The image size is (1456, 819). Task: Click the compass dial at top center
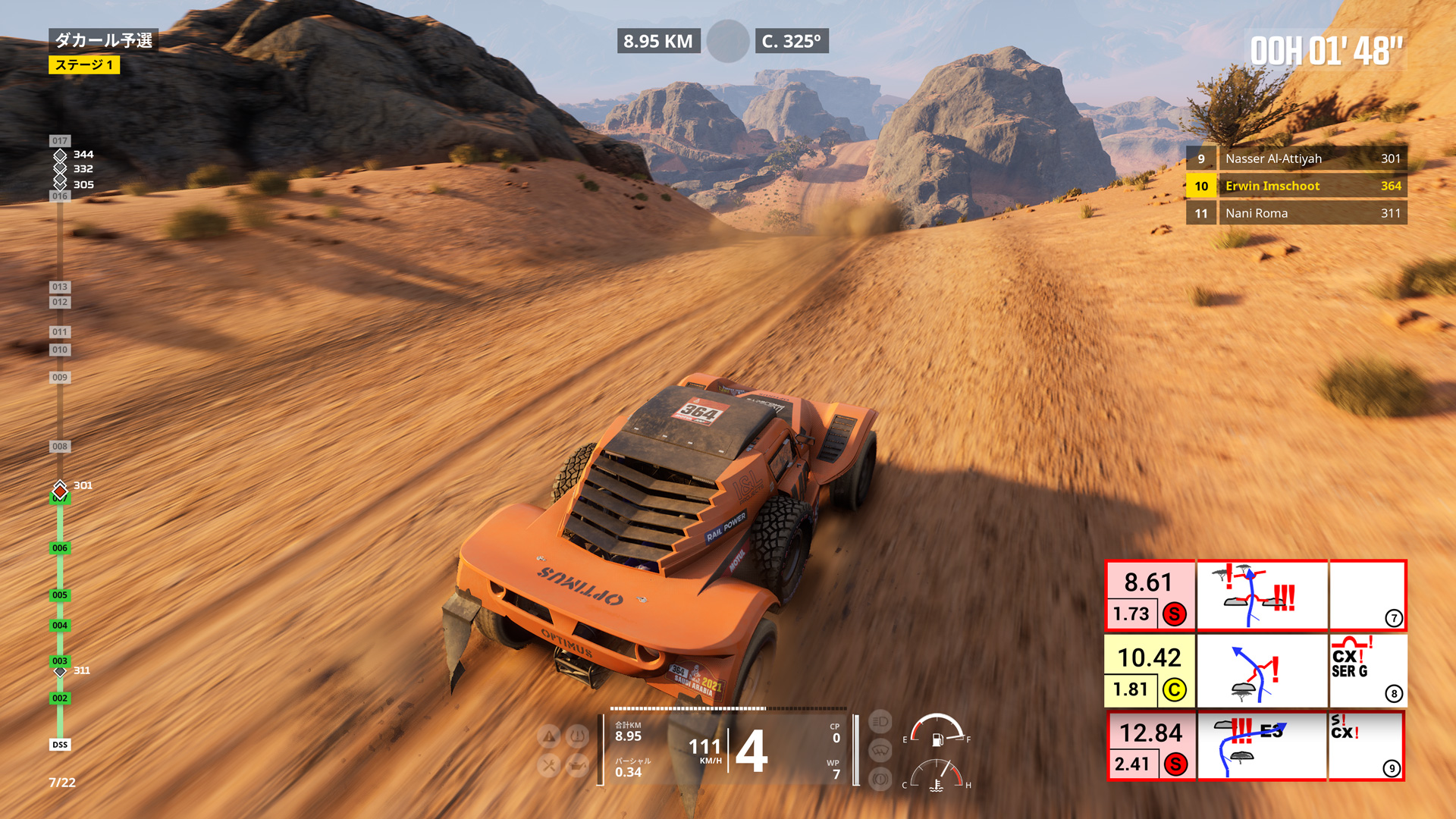[727, 41]
